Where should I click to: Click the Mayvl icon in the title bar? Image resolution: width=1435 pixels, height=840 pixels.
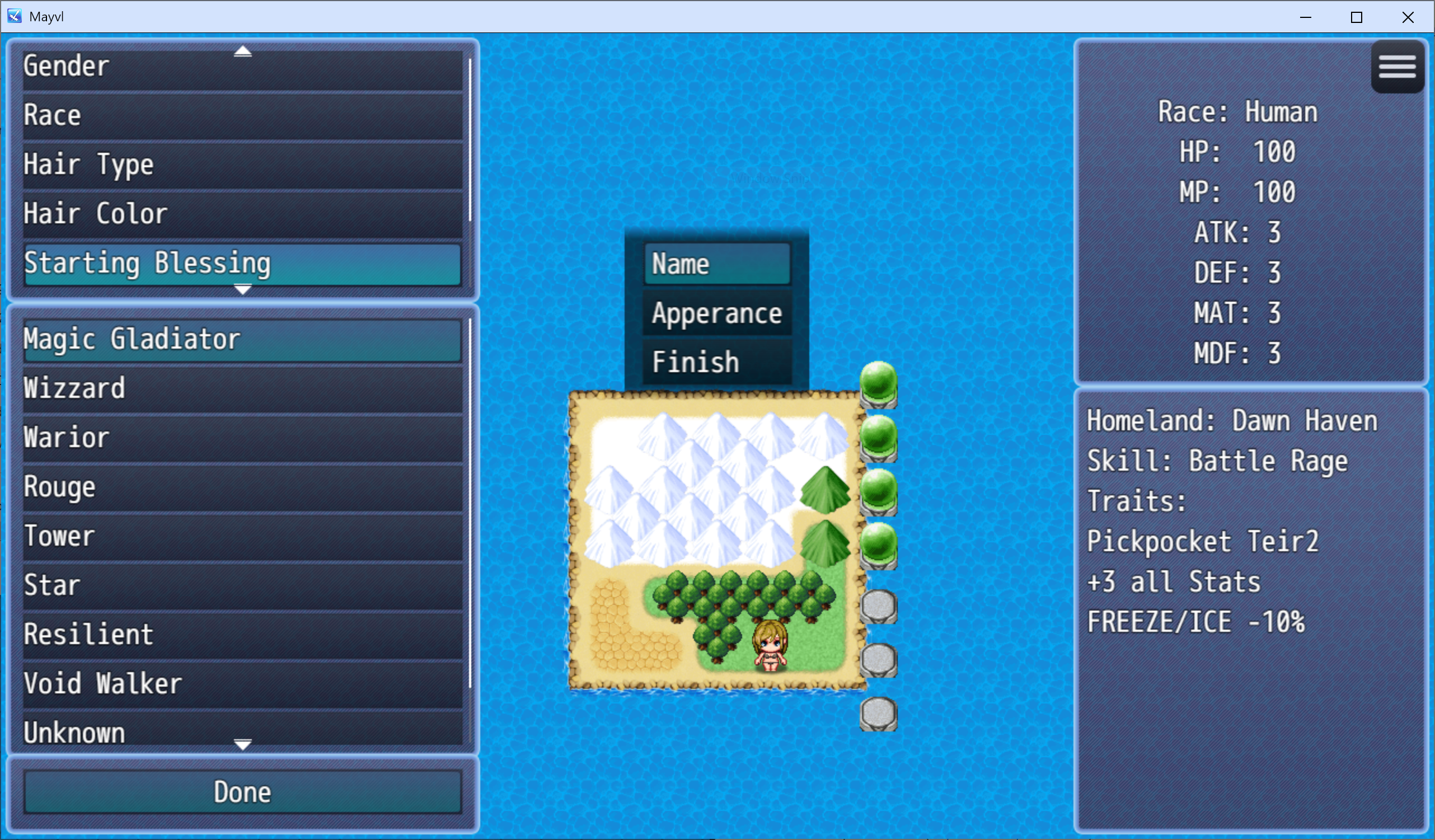click(13, 17)
